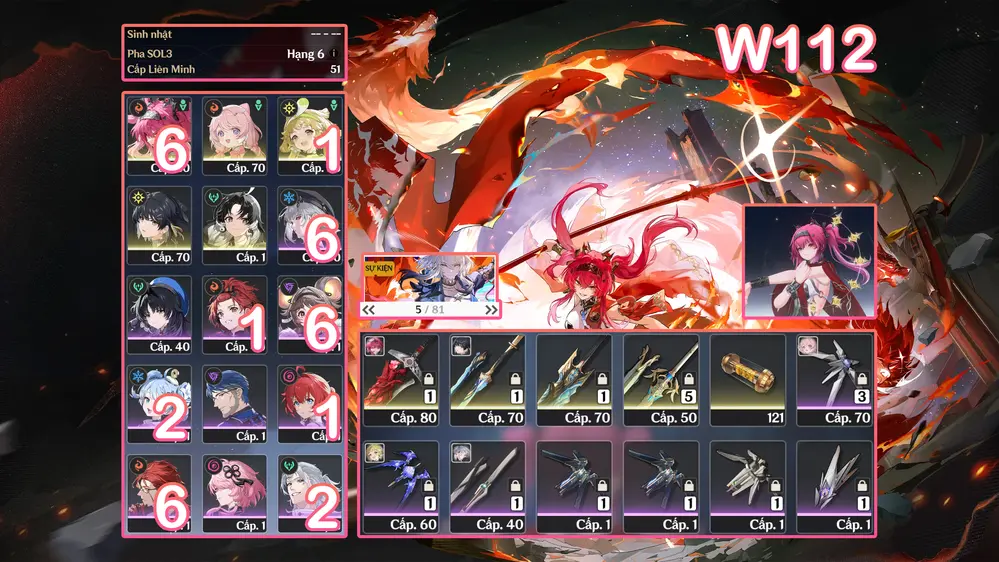999x562 pixels.
Task: Select the red weapon slot at Cấp. 80
Action: point(400,376)
